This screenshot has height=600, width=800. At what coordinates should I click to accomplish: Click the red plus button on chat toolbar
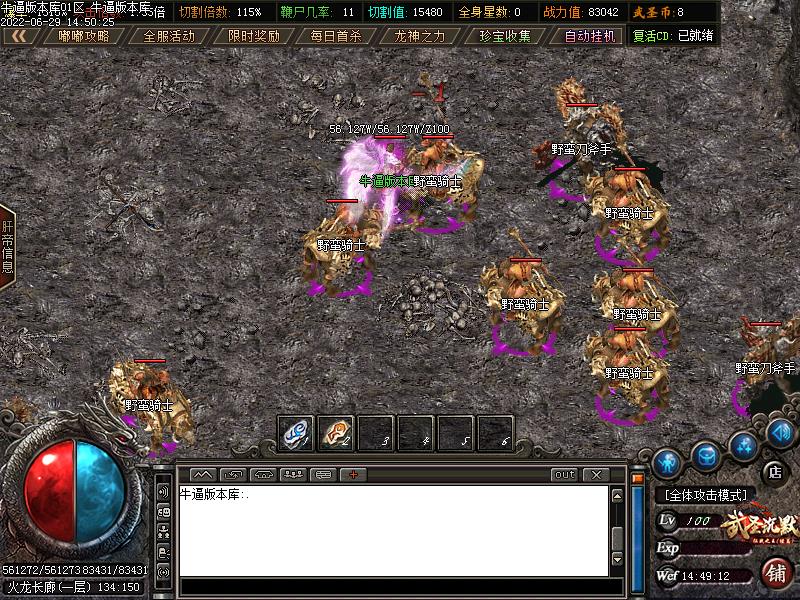point(353,474)
